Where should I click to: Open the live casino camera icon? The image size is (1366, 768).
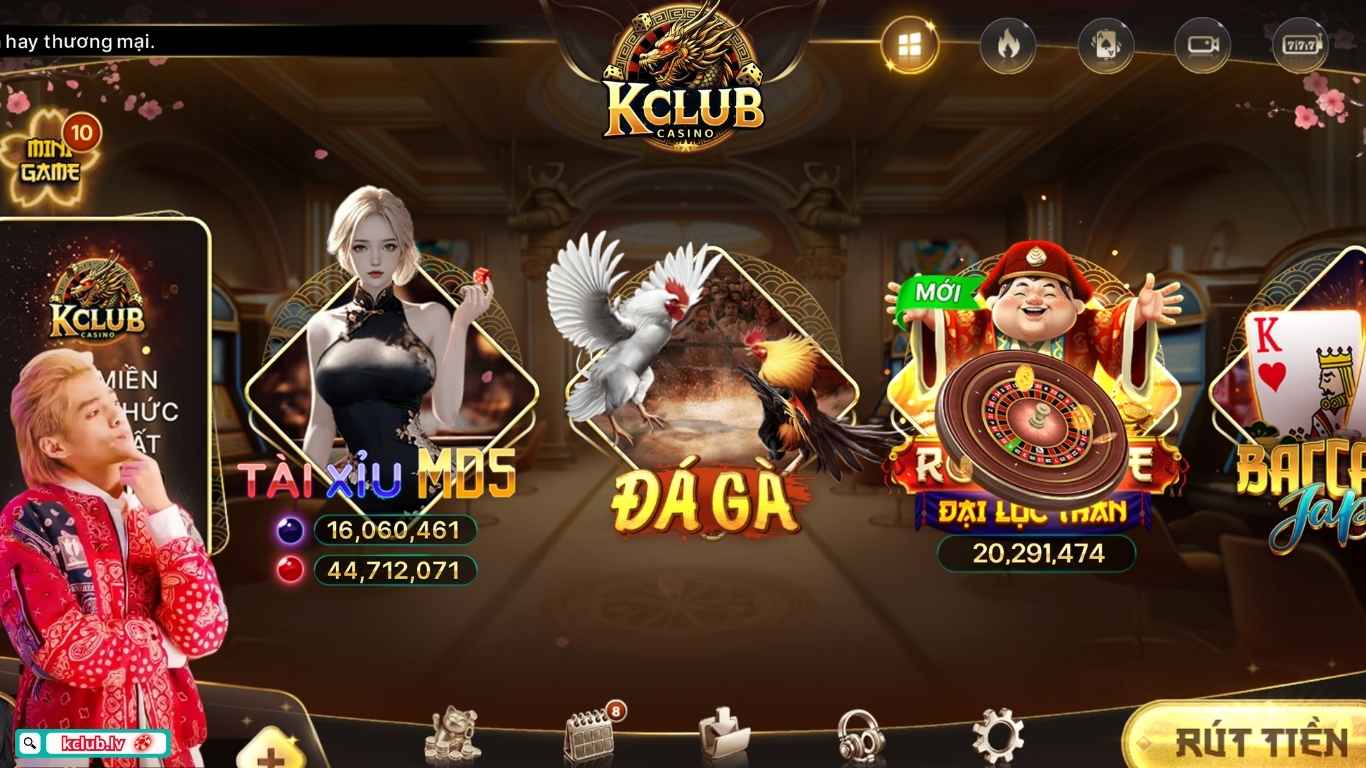(x=1202, y=44)
